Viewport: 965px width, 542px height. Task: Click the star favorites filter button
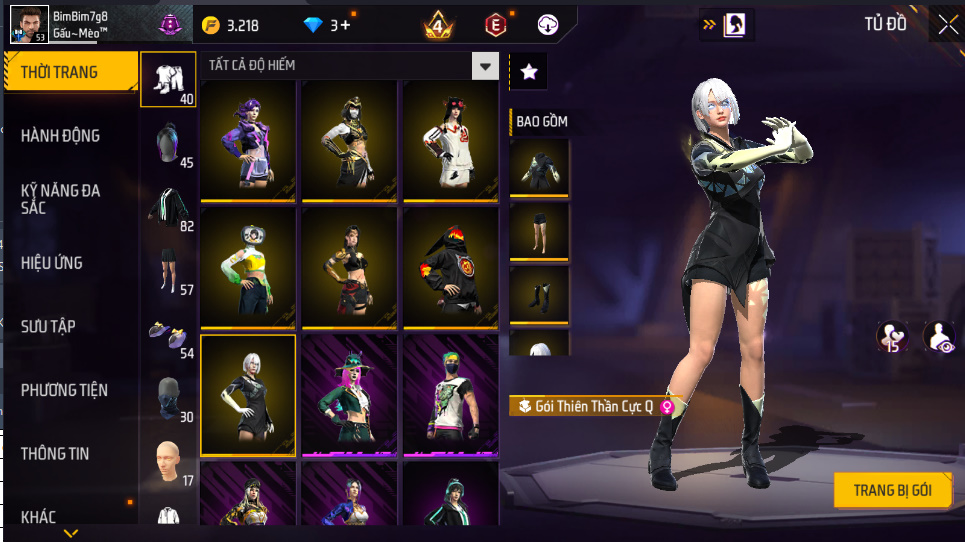click(529, 71)
